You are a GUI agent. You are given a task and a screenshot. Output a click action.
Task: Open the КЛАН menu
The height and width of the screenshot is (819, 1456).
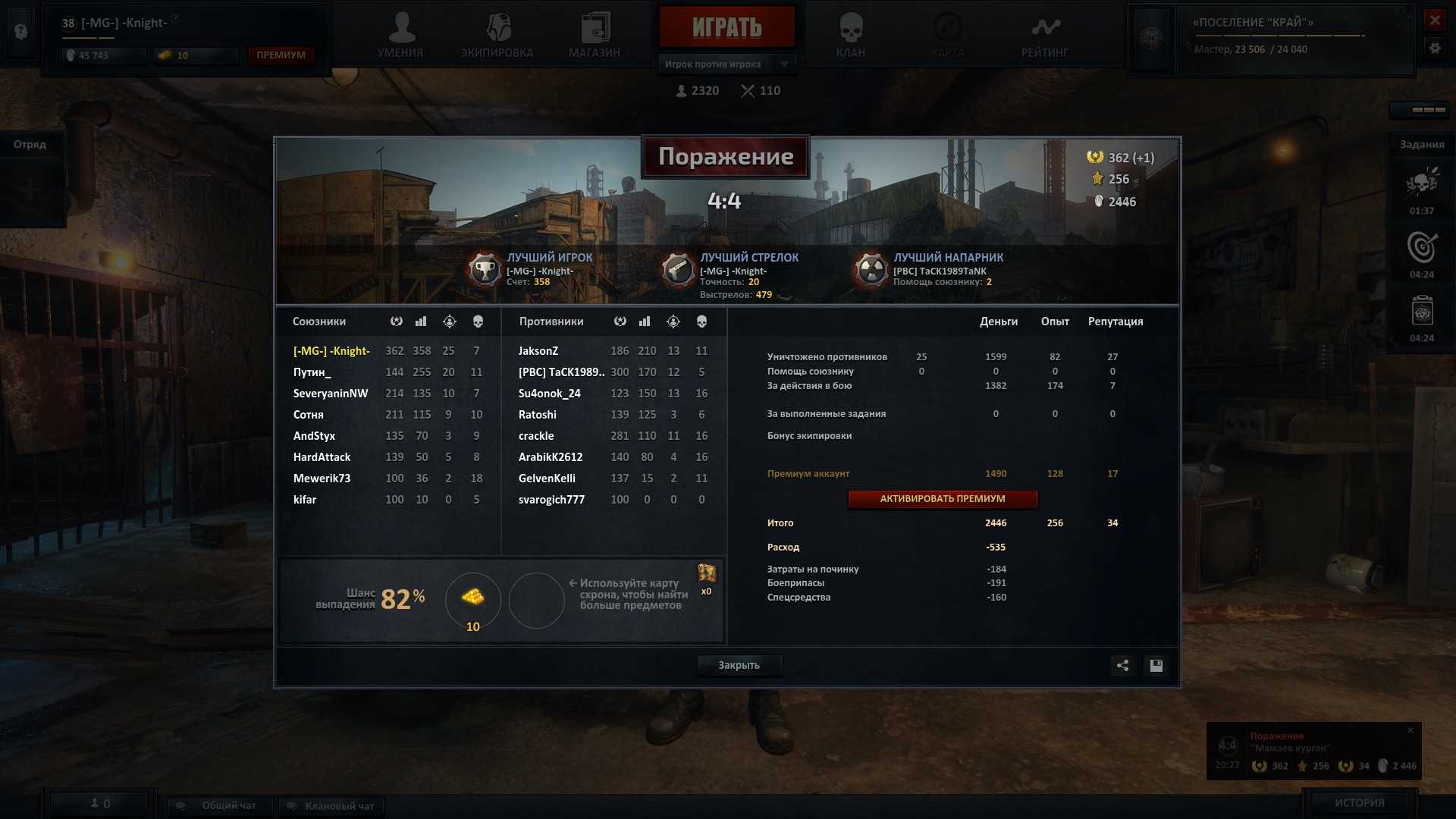[x=850, y=36]
